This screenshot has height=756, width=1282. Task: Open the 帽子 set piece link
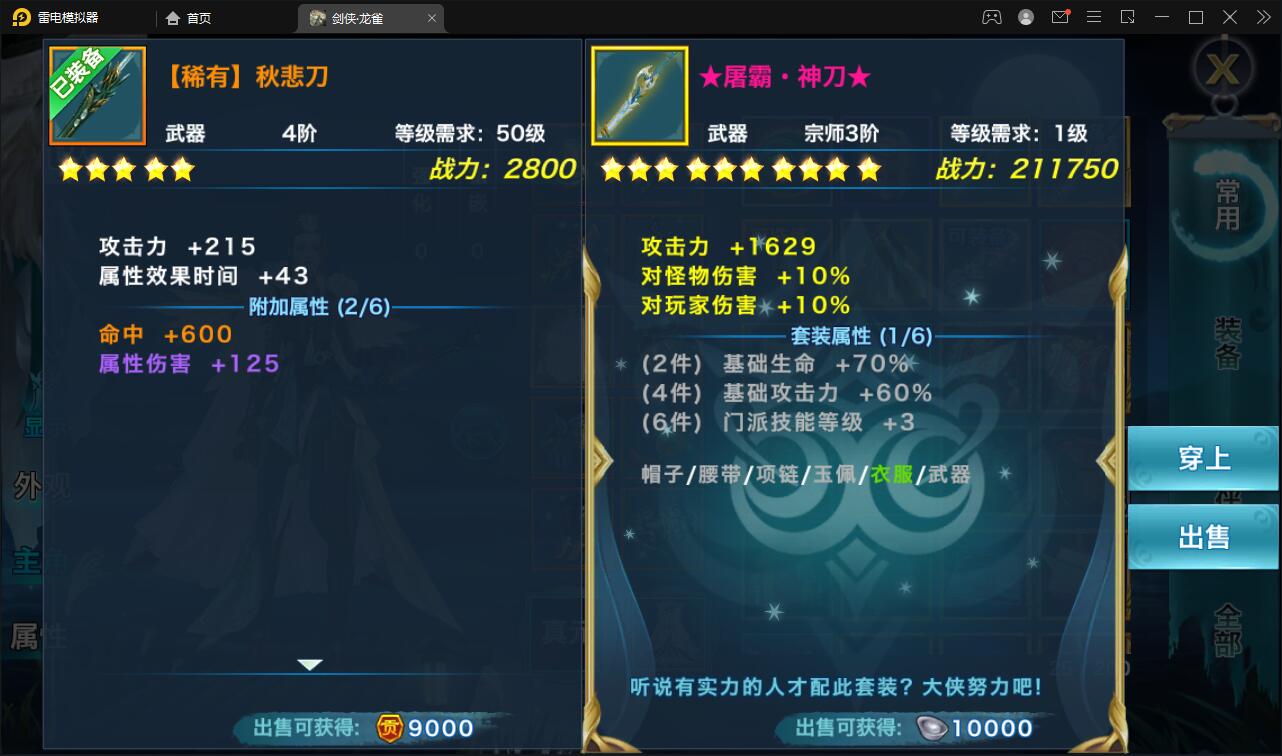tap(660, 475)
